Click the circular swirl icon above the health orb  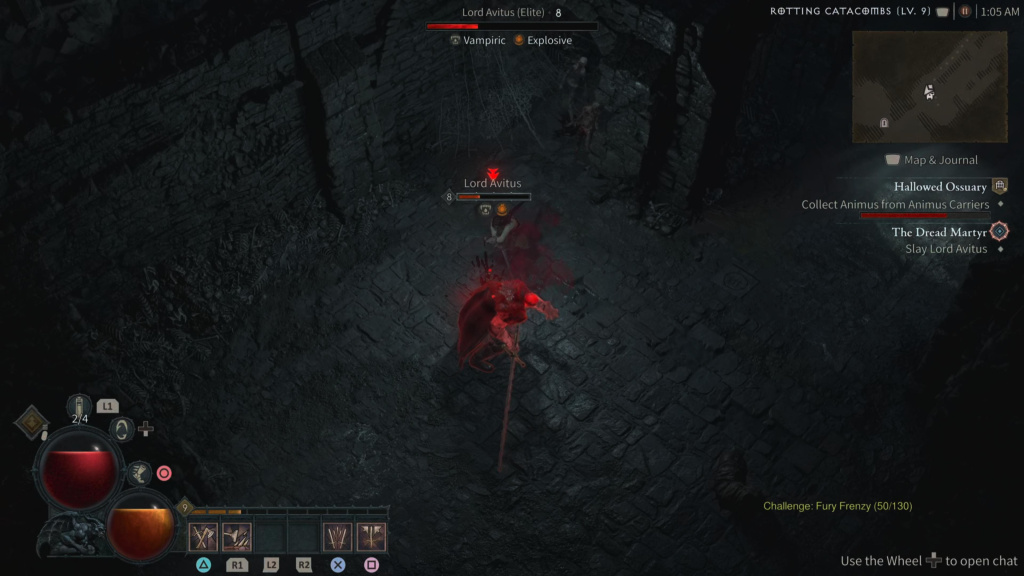[x=121, y=429]
